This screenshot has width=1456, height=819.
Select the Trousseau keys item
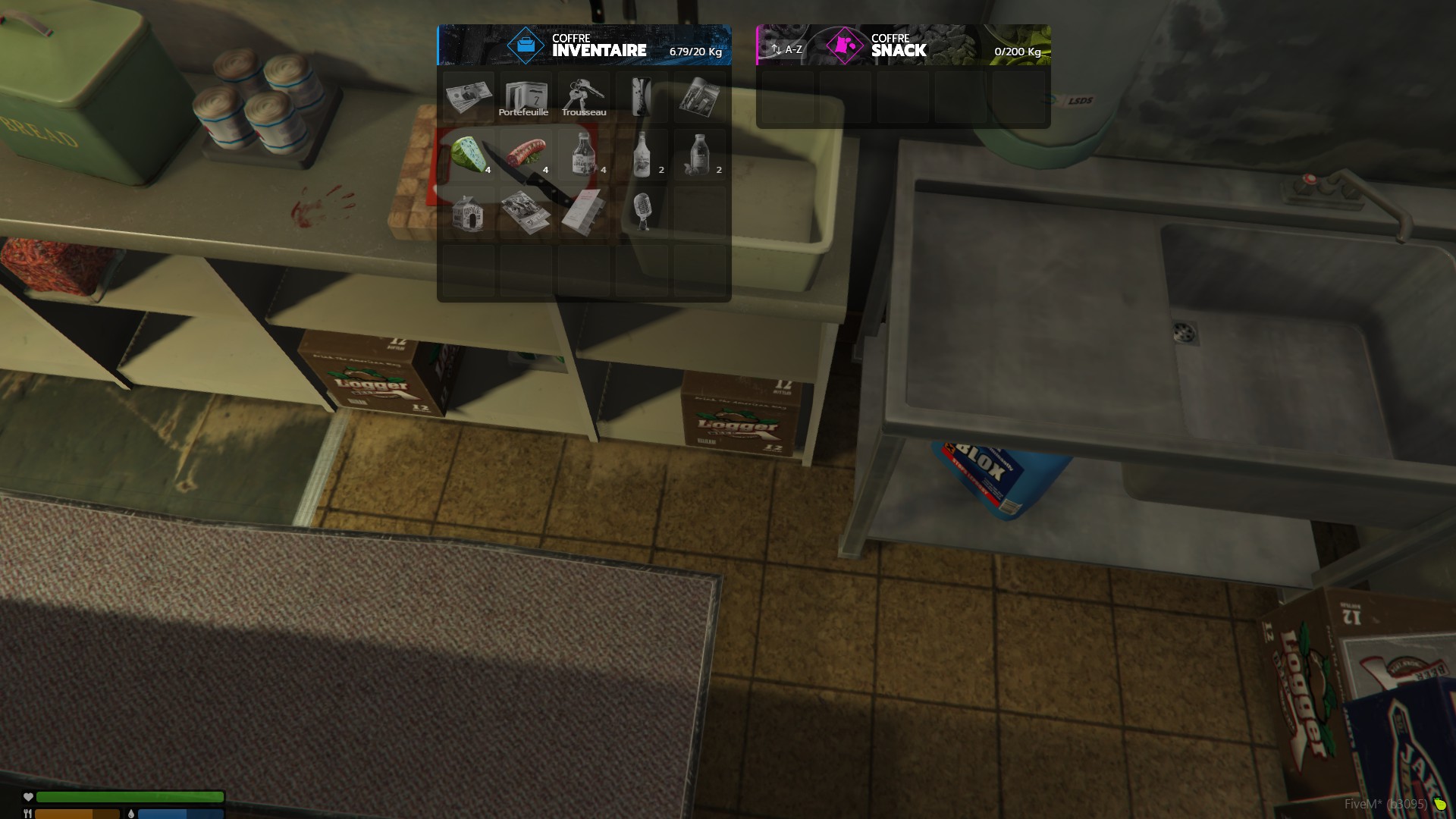583,98
